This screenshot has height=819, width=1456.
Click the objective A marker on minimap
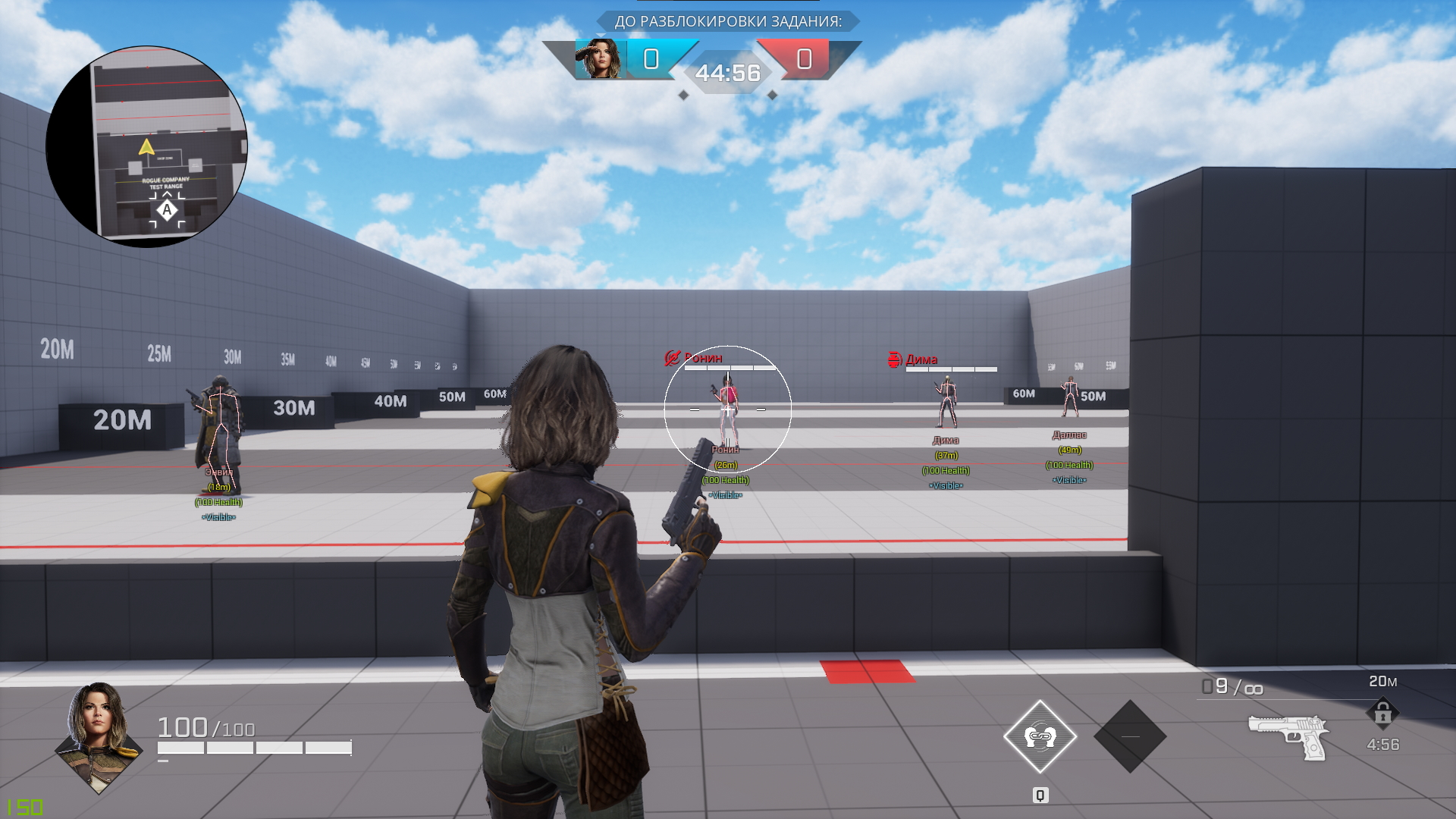[167, 210]
